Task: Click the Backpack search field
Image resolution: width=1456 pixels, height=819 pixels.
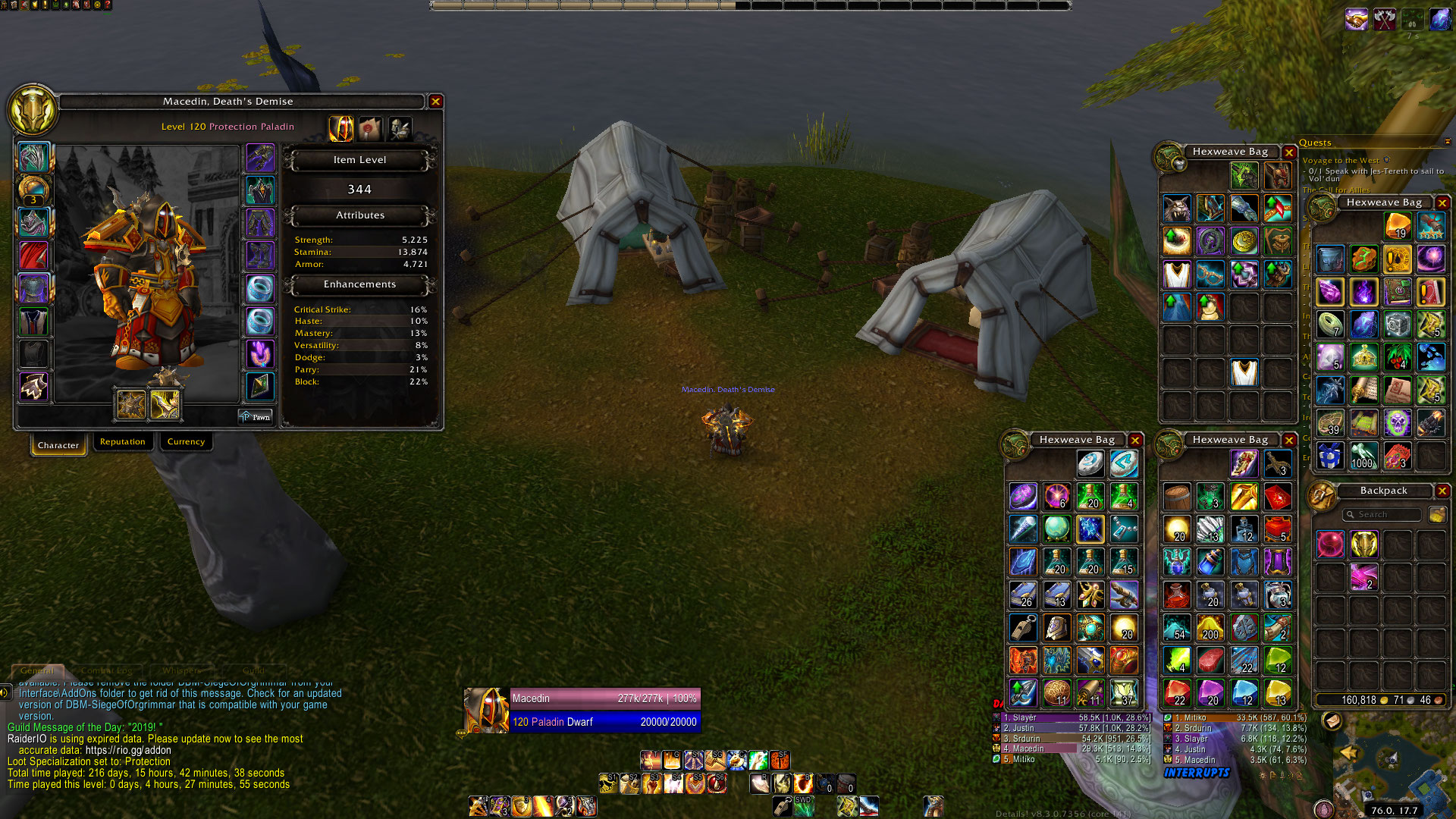Action: [1382, 514]
